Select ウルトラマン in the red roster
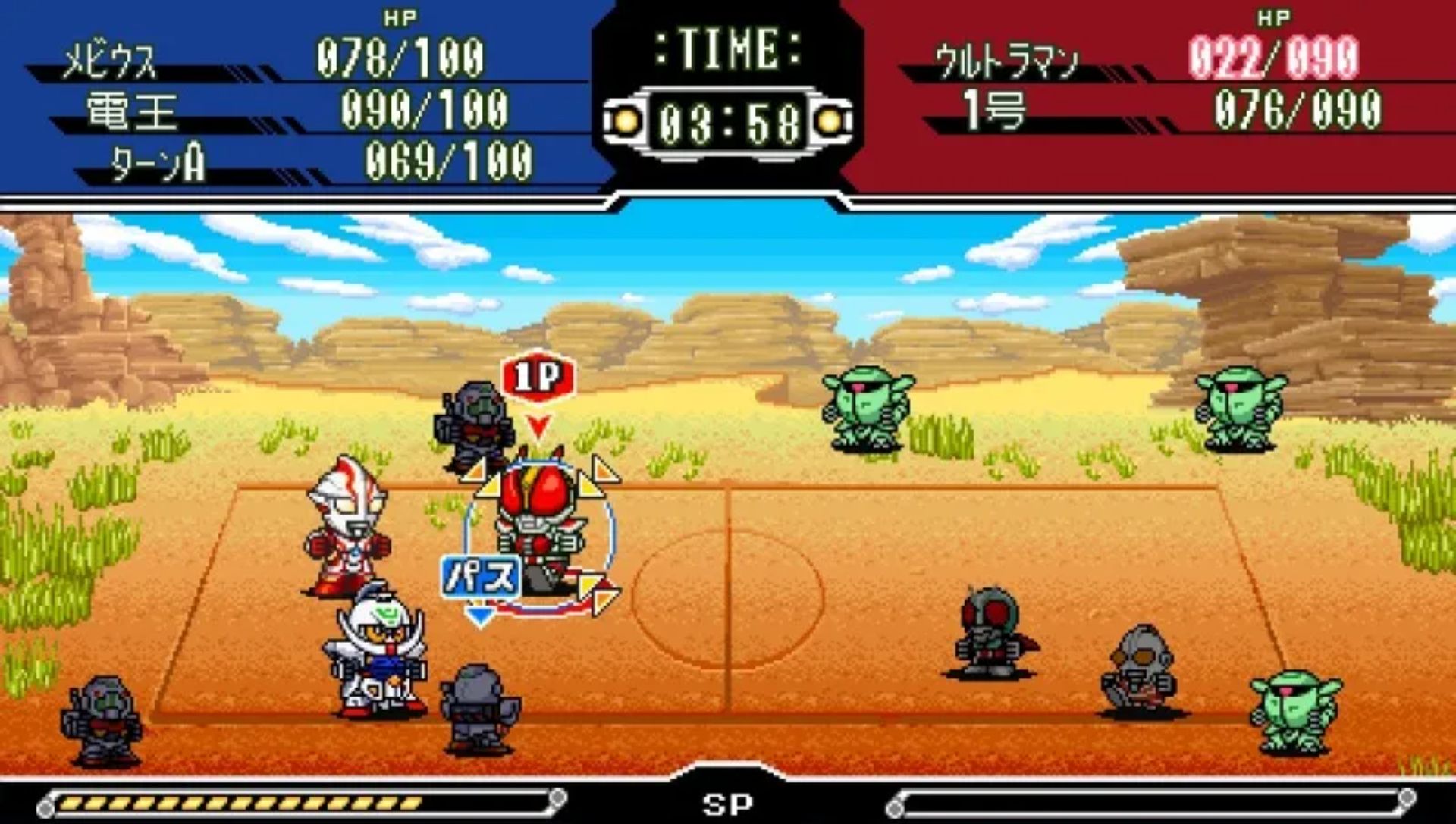 pos(1006,61)
